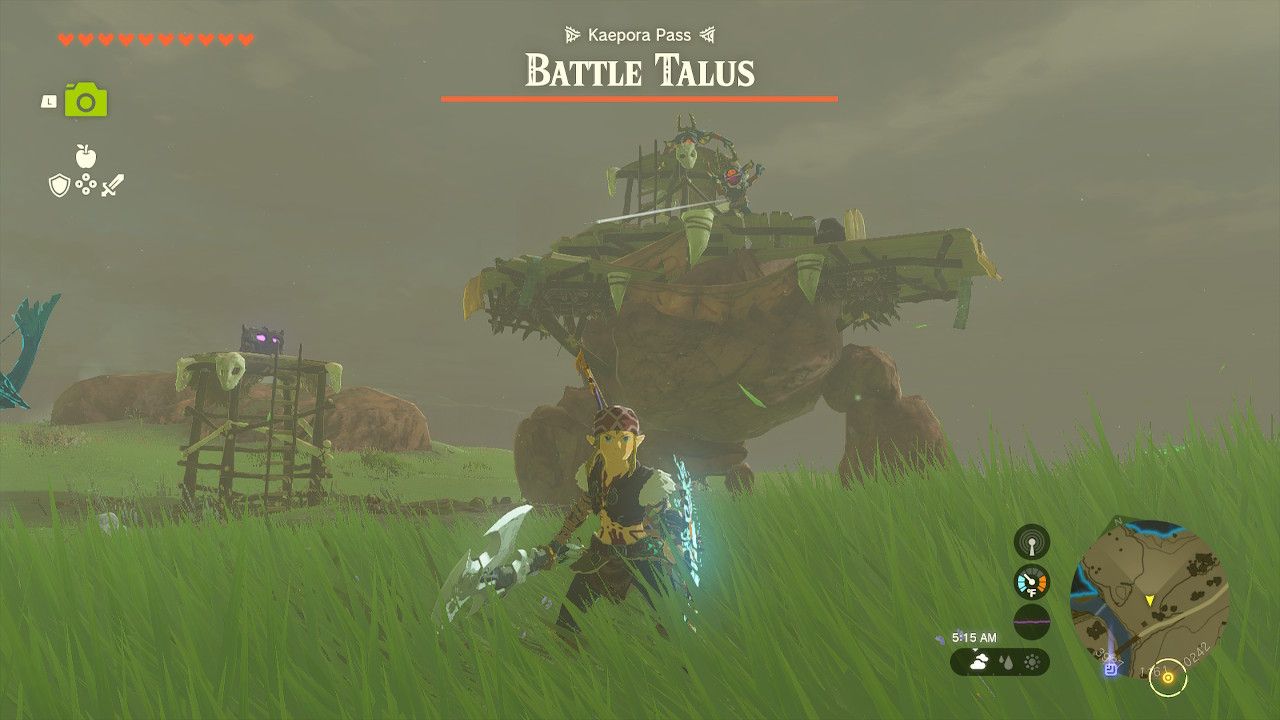The height and width of the screenshot is (720, 1280).
Task: Click the N compass marker to expand map
Action: (x=1117, y=522)
